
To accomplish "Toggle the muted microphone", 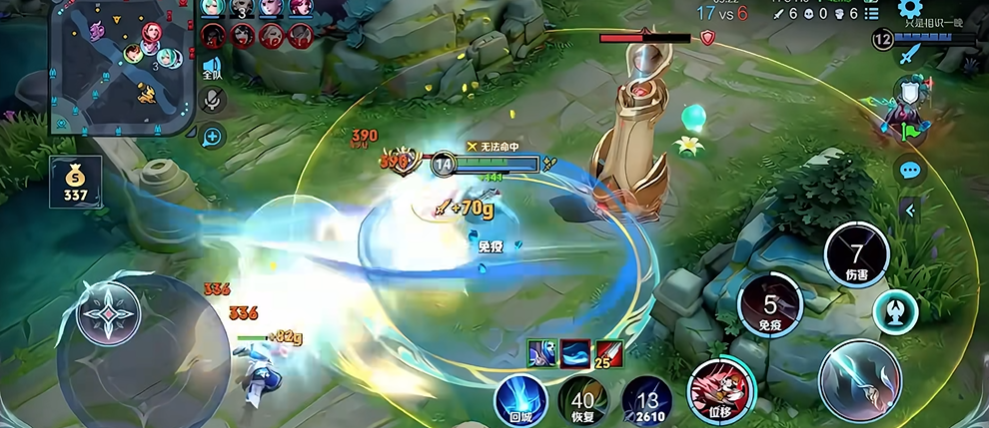I will (x=212, y=100).
